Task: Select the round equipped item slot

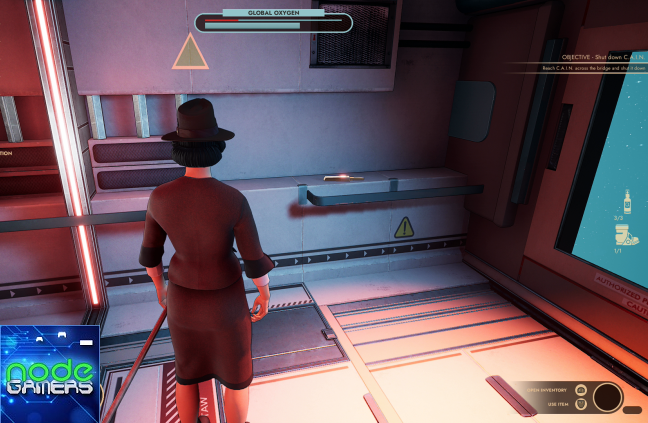Action: 607,397
